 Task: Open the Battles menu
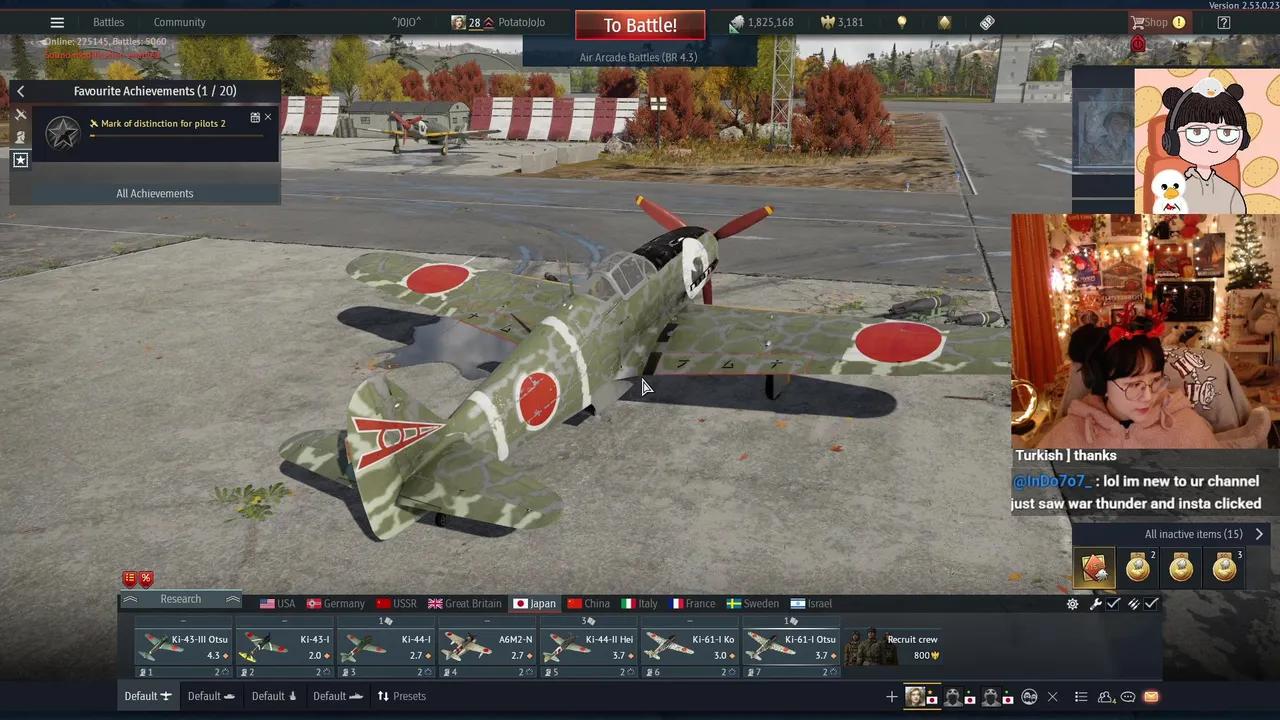point(108,22)
